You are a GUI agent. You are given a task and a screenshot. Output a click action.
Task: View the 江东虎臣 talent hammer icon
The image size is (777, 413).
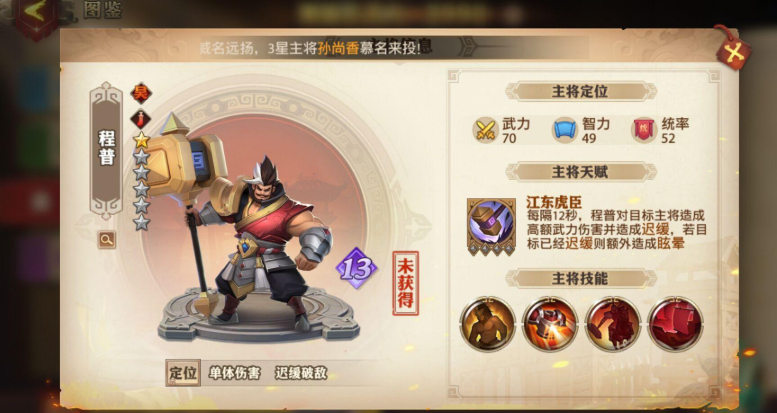point(491,221)
